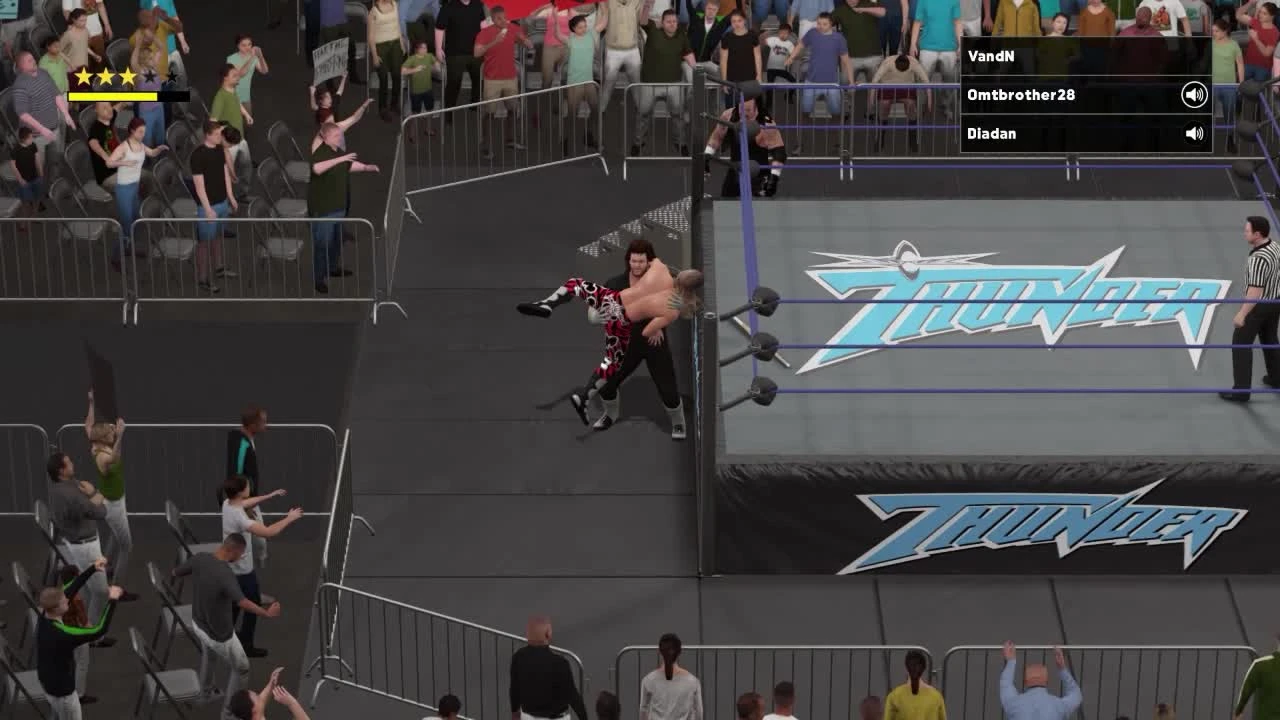Click the speaker icon beside Omtbrother28

(x=1196, y=94)
